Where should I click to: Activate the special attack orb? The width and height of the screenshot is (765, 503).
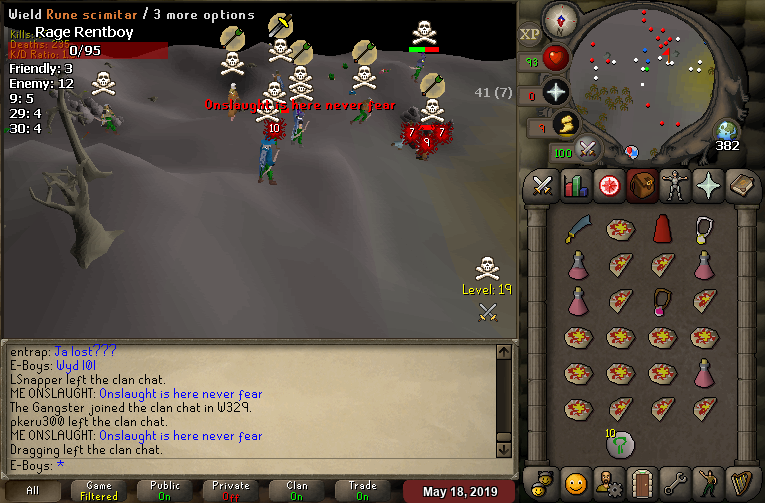click(x=587, y=150)
